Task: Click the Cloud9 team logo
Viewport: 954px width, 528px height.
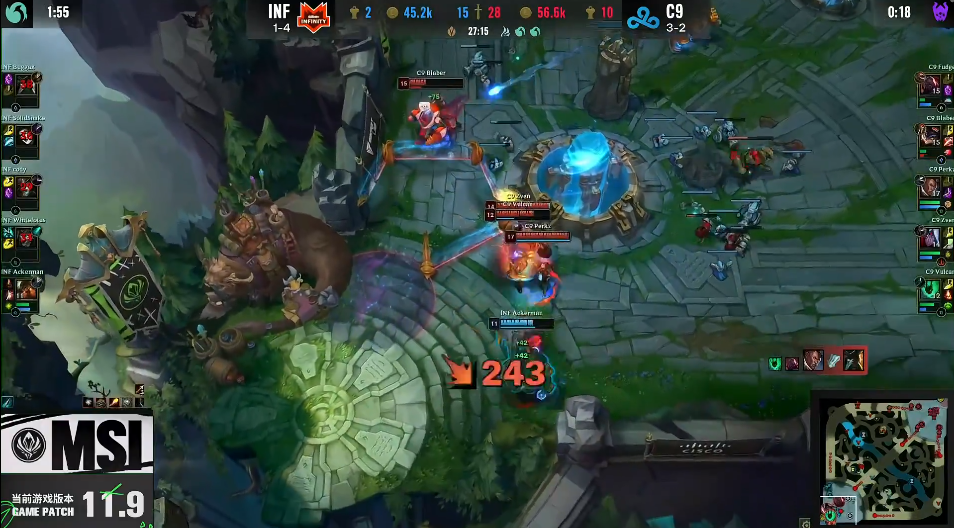Action: coord(640,17)
